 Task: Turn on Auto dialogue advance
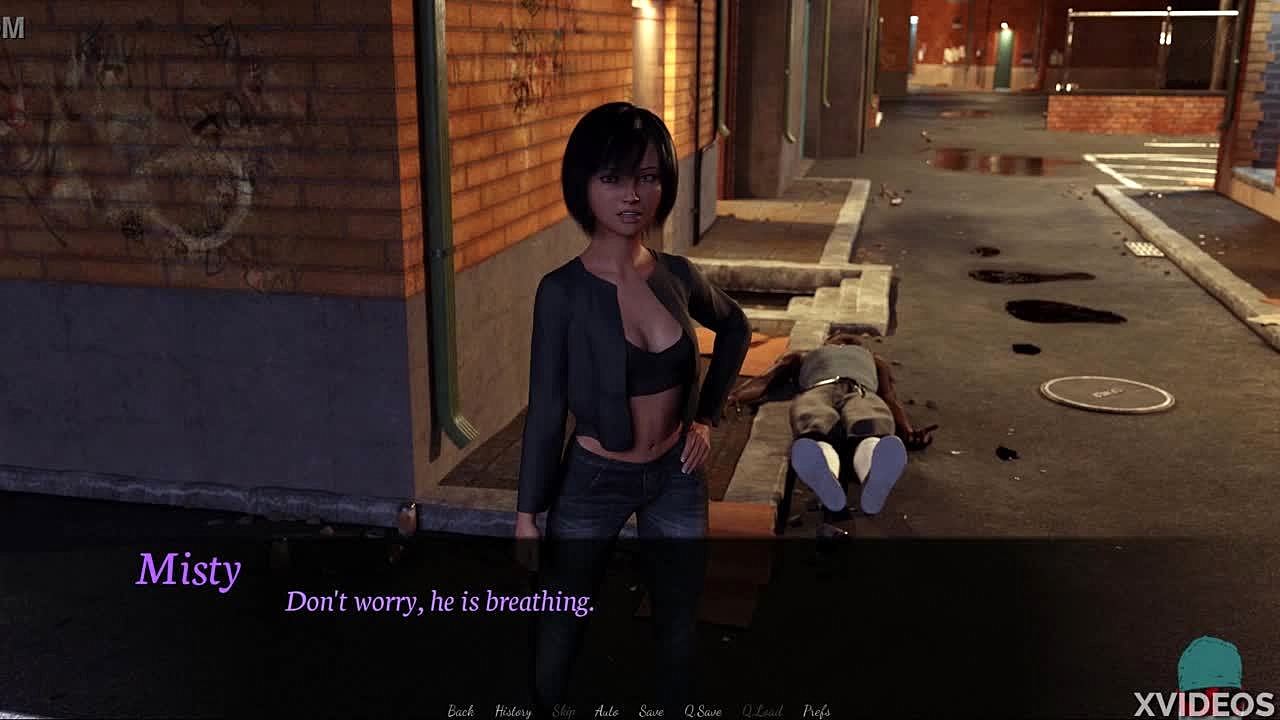pyautogui.click(x=607, y=711)
